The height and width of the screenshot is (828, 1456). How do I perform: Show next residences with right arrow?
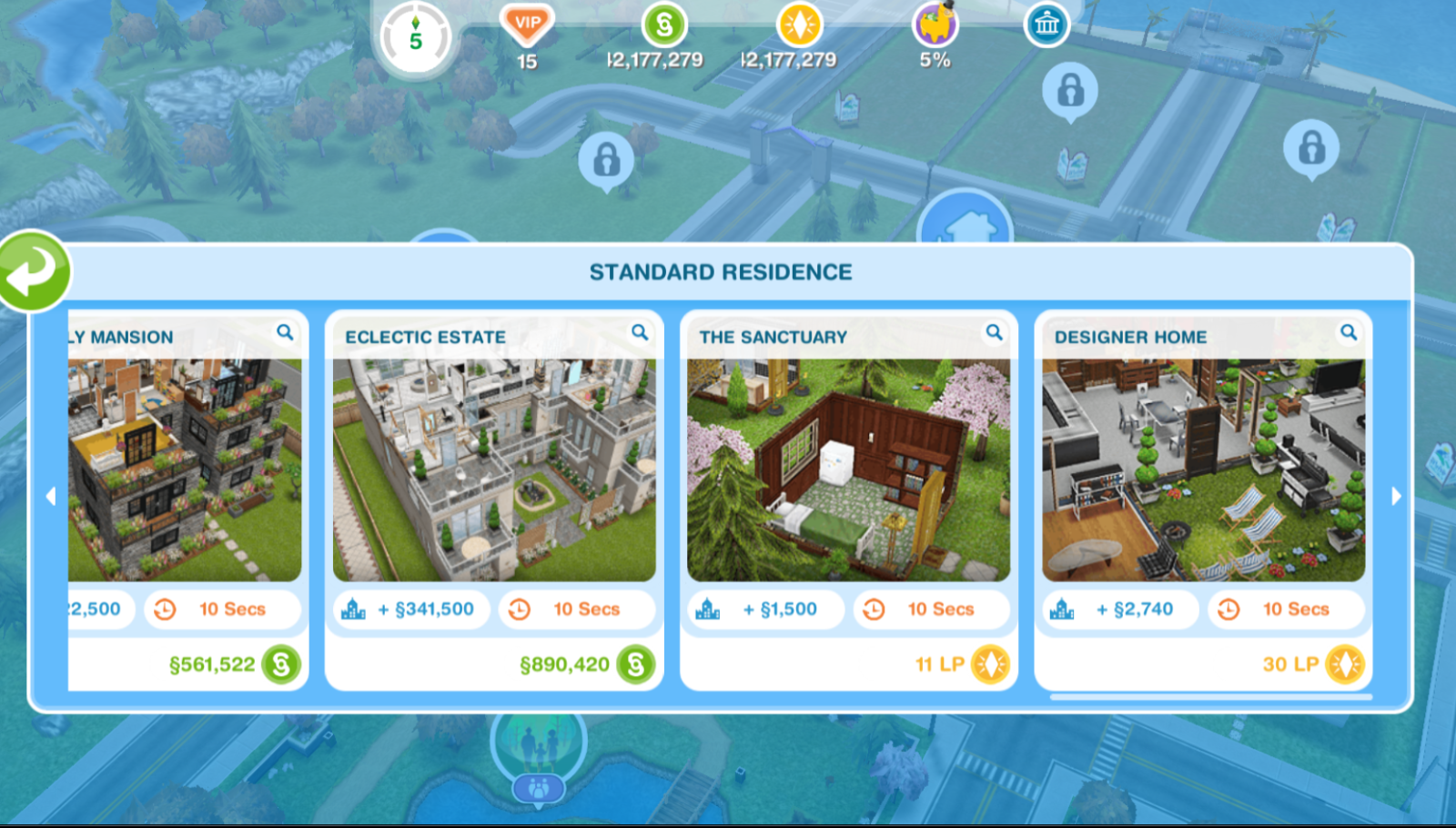point(1397,496)
